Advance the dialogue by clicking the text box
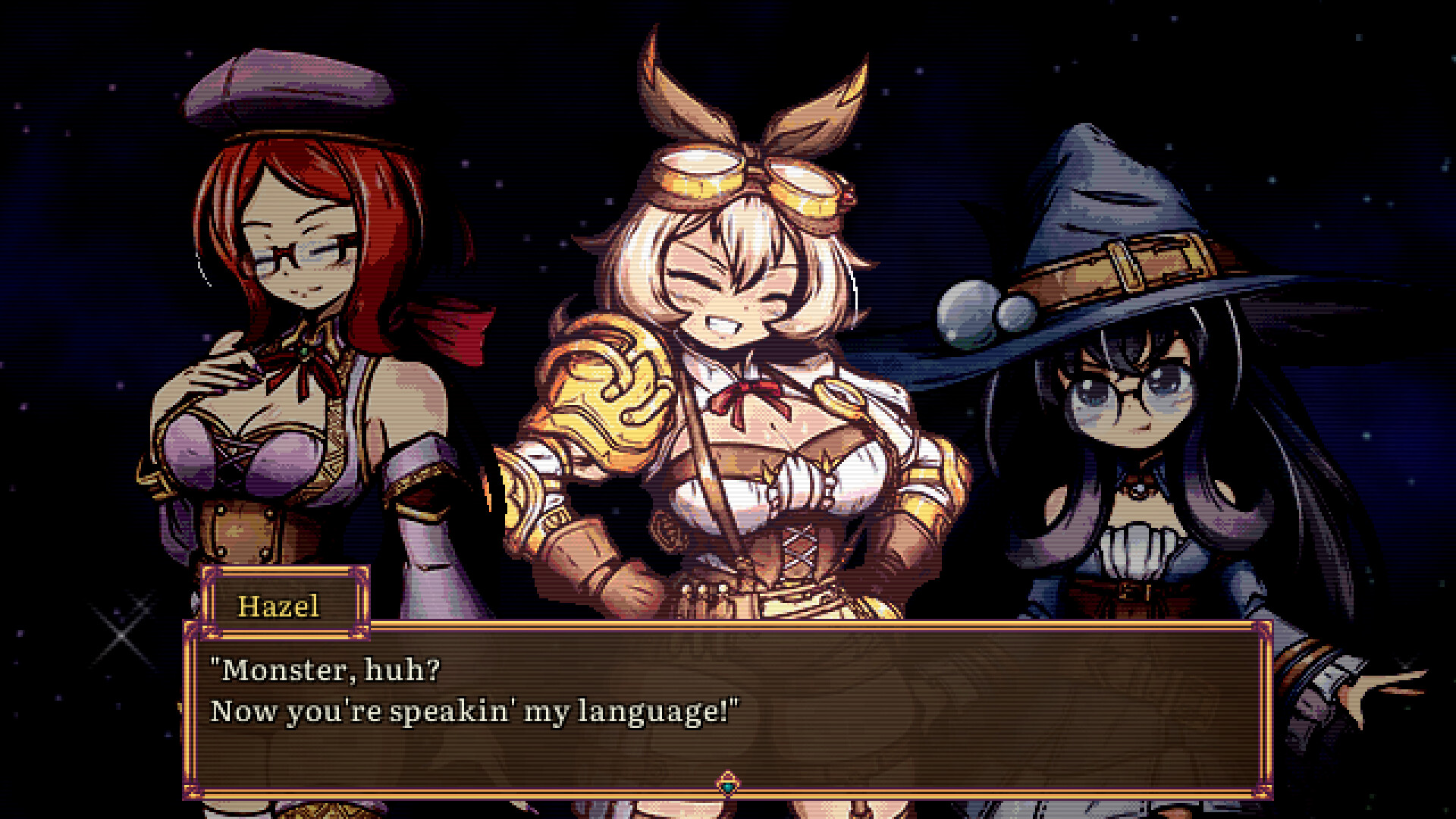This screenshot has height=819, width=1456. [x=728, y=705]
